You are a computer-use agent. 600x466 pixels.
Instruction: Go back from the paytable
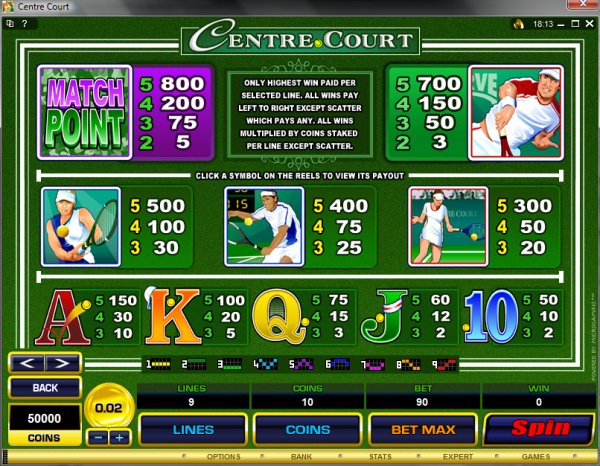pos(44,387)
